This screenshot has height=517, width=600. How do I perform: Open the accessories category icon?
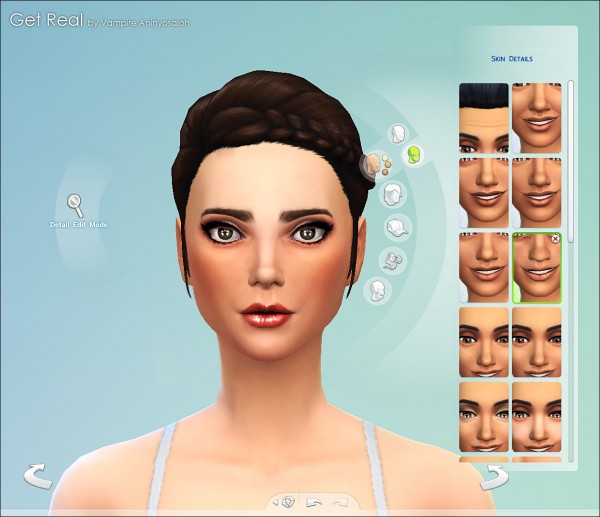(393, 260)
